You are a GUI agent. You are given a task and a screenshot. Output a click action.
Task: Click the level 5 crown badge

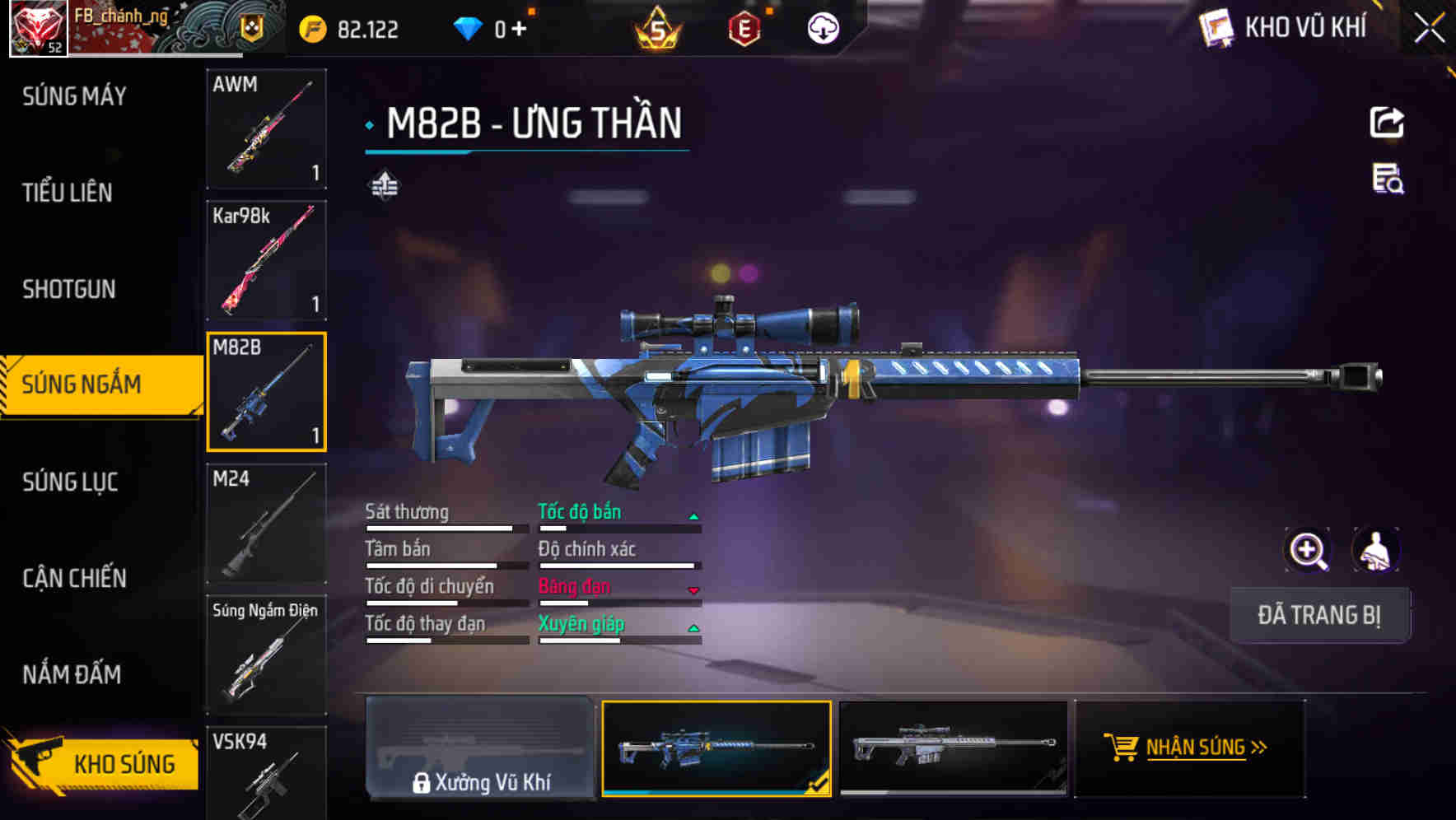(655, 27)
